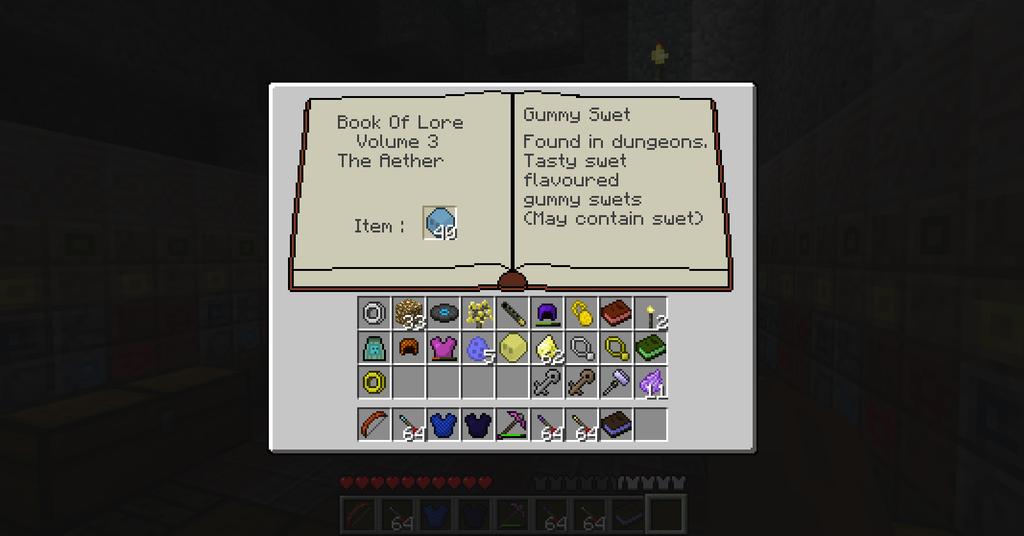
Task: Pick up the Gummy Swet in the book slot
Action: point(440,224)
